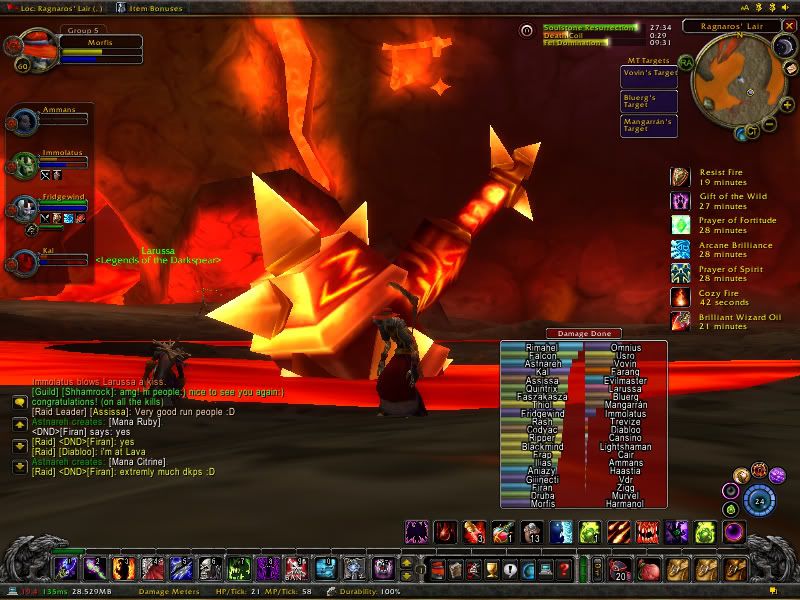
Task: Select Vovin's Target in MT Targets
Action: [x=649, y=73]
